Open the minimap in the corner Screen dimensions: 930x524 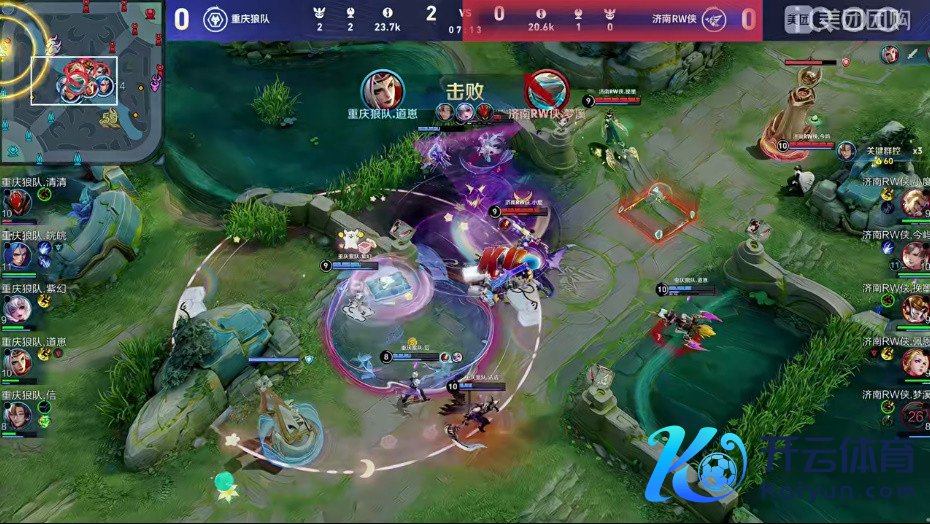tap(80, 80)
